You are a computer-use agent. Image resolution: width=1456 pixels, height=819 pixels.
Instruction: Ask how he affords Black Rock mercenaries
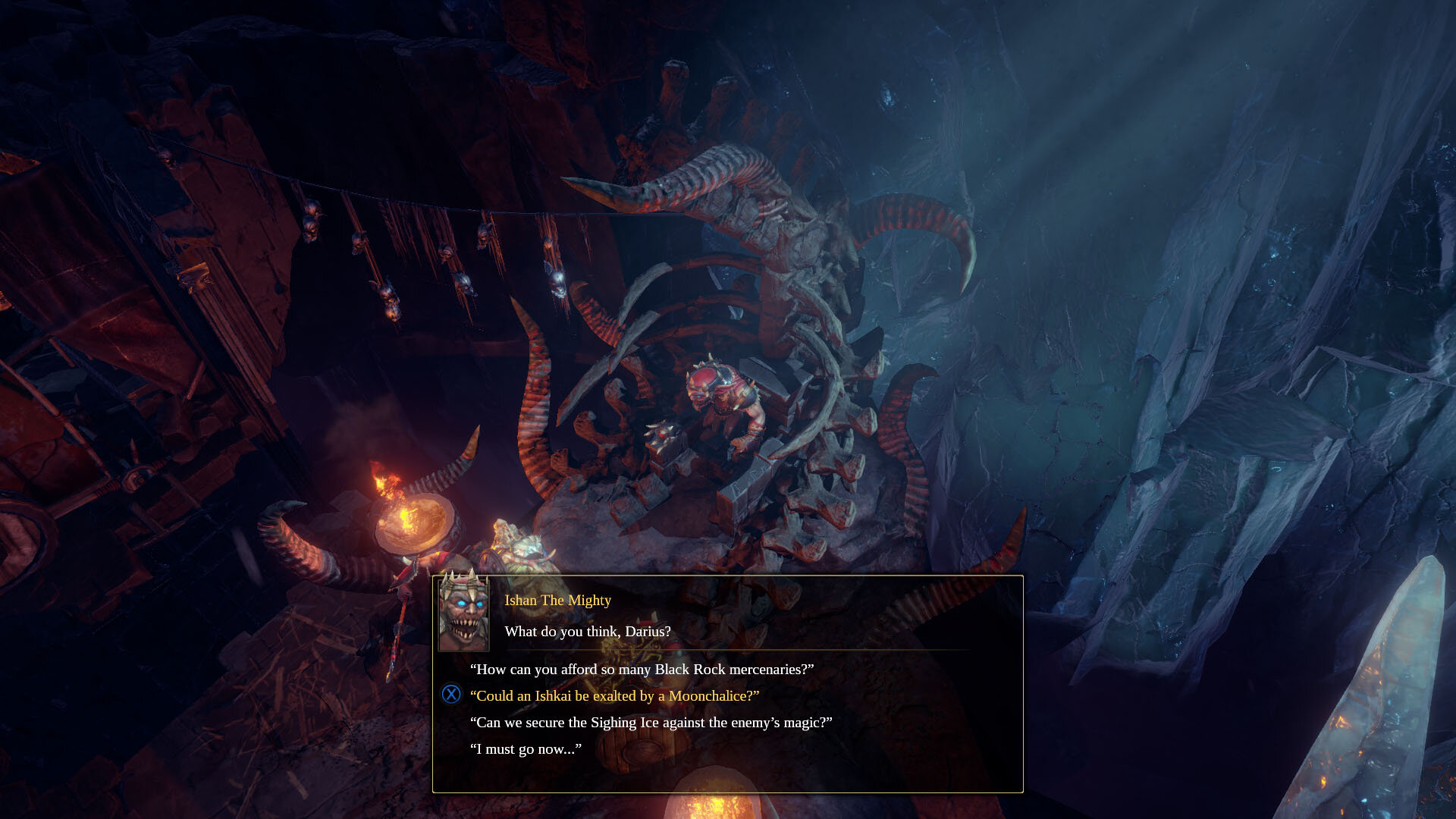[x=642, y=669]
